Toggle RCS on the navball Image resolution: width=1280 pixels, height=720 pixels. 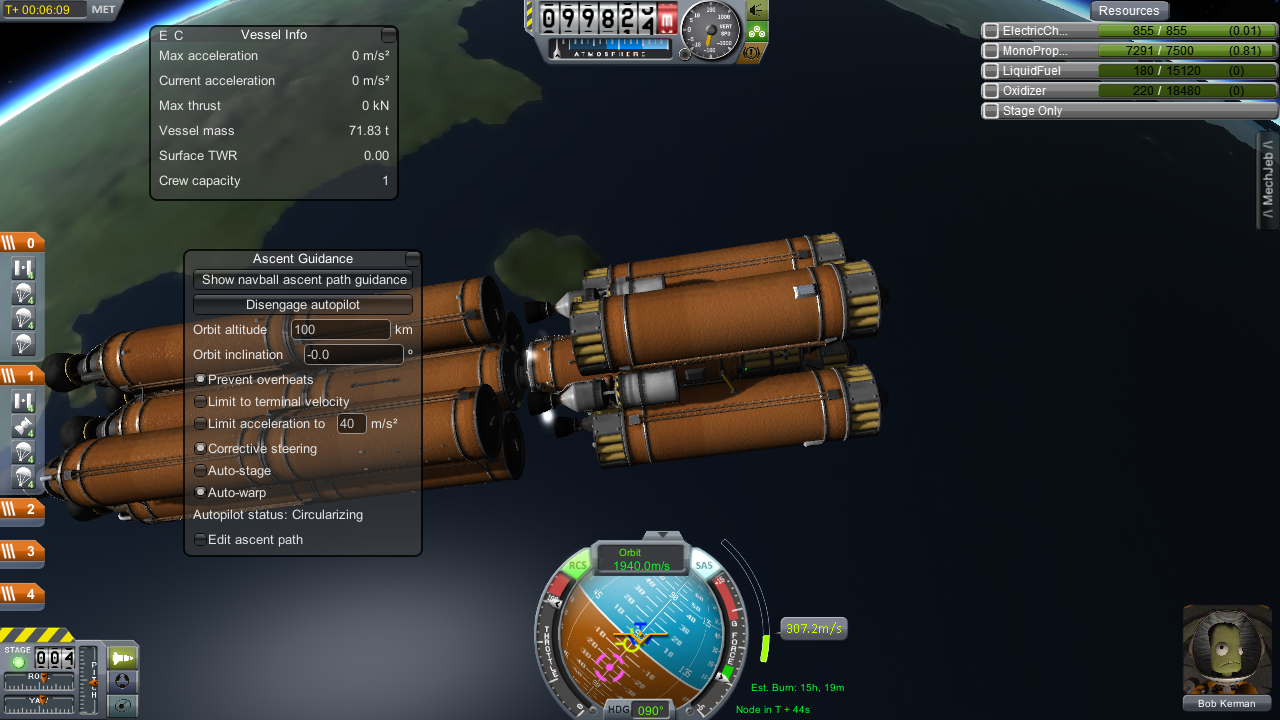tap(578, 566)
